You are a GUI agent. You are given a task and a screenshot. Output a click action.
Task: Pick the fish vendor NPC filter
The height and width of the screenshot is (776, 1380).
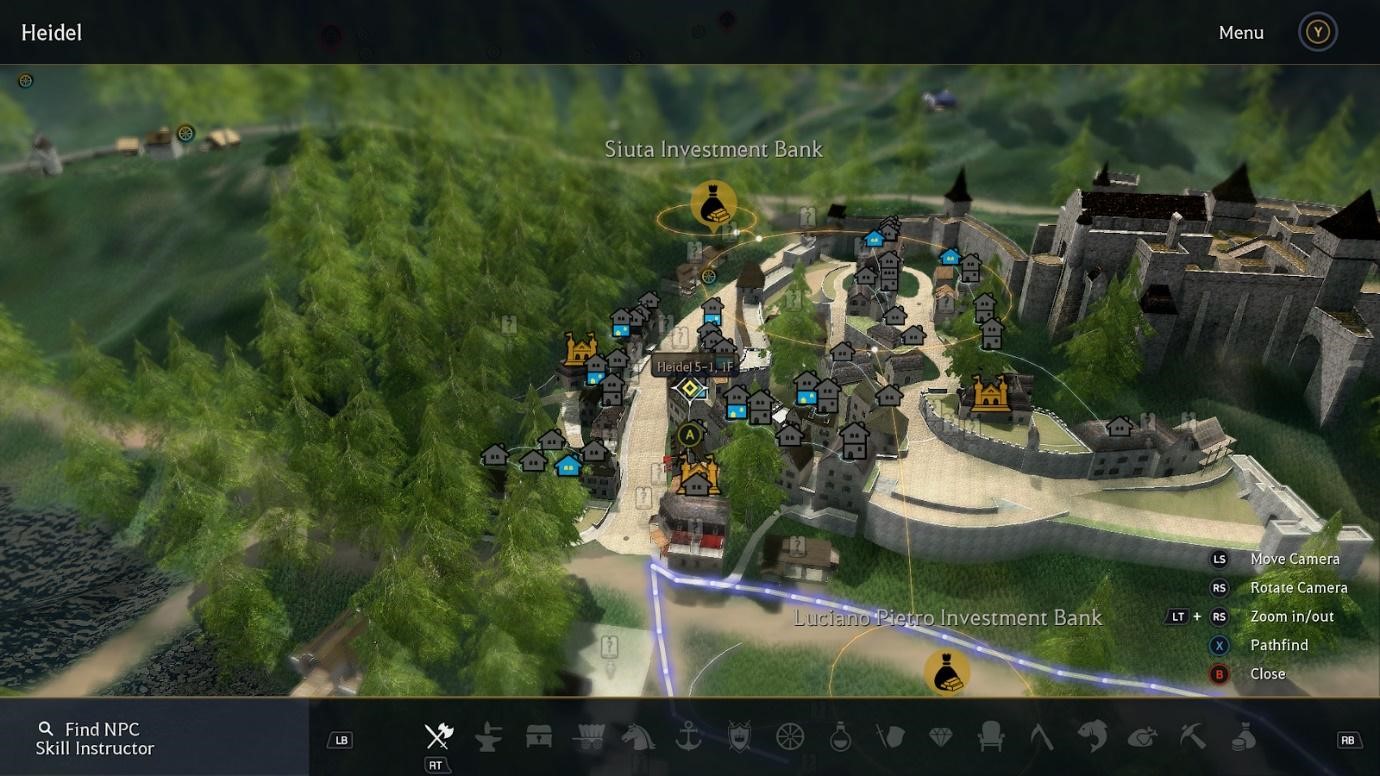coord(1092,737)
